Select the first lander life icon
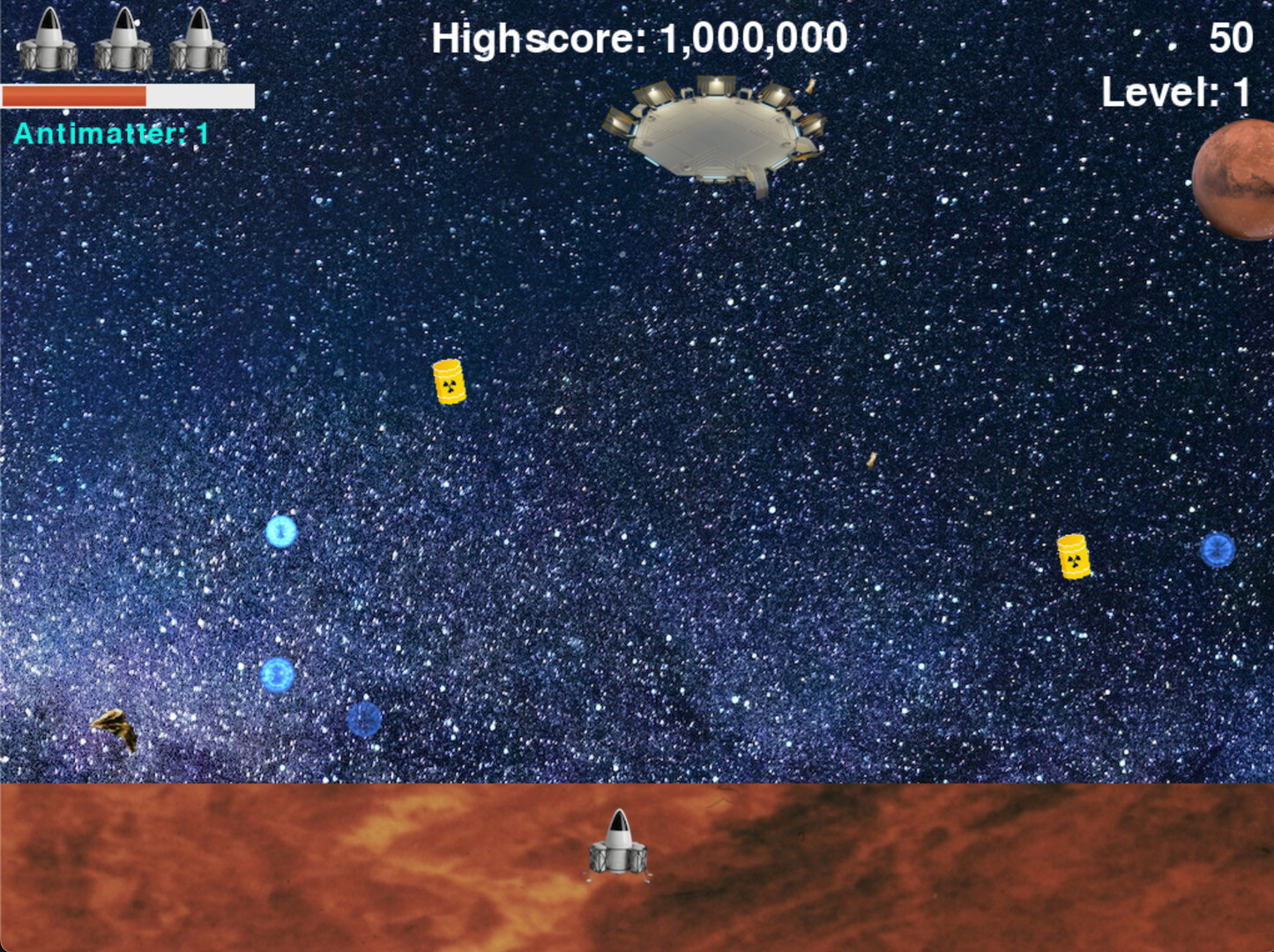The width and height of the screenshot is (1274, 952). 44,40
